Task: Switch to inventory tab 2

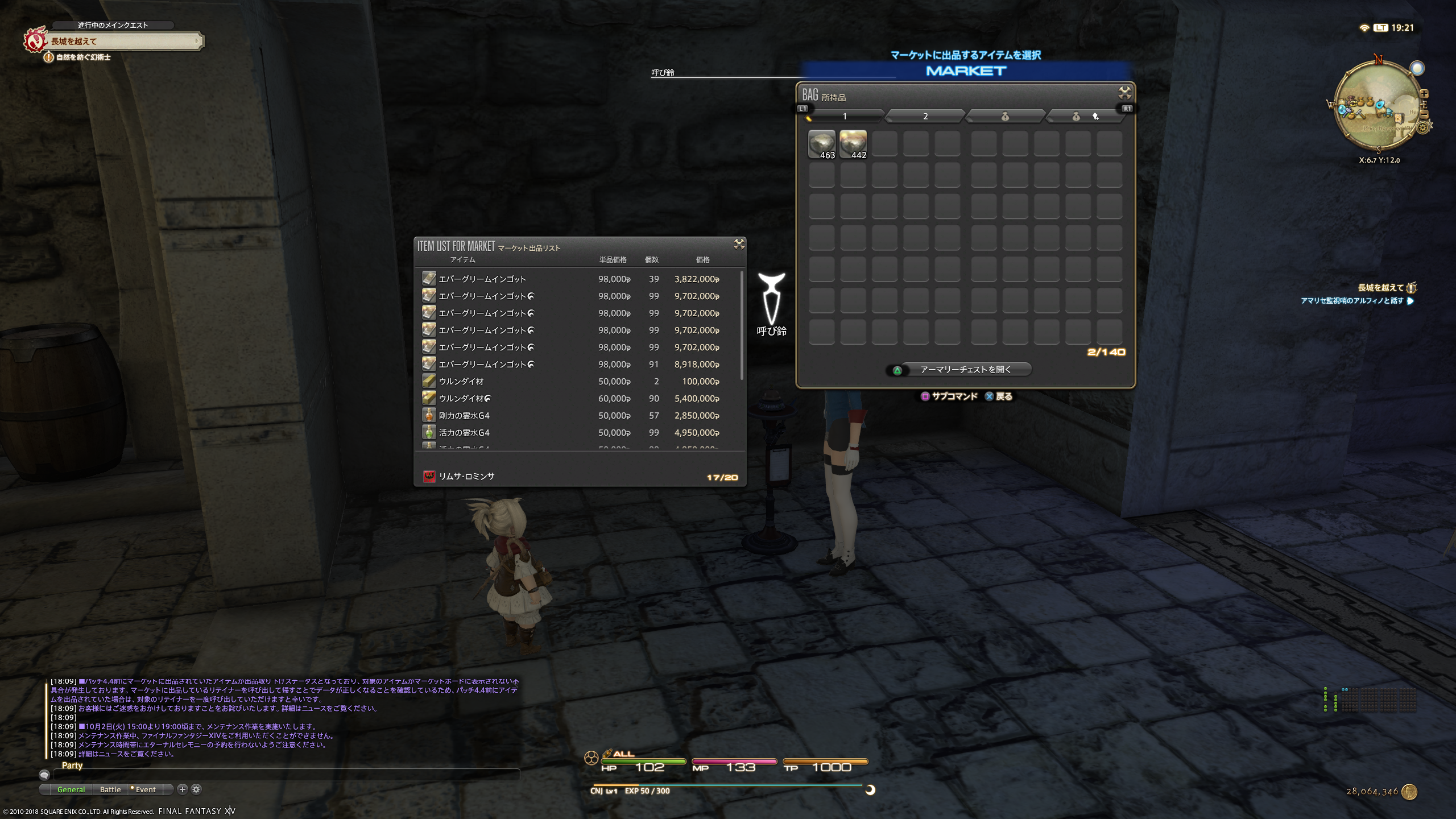Action: (x=925, y=117)
